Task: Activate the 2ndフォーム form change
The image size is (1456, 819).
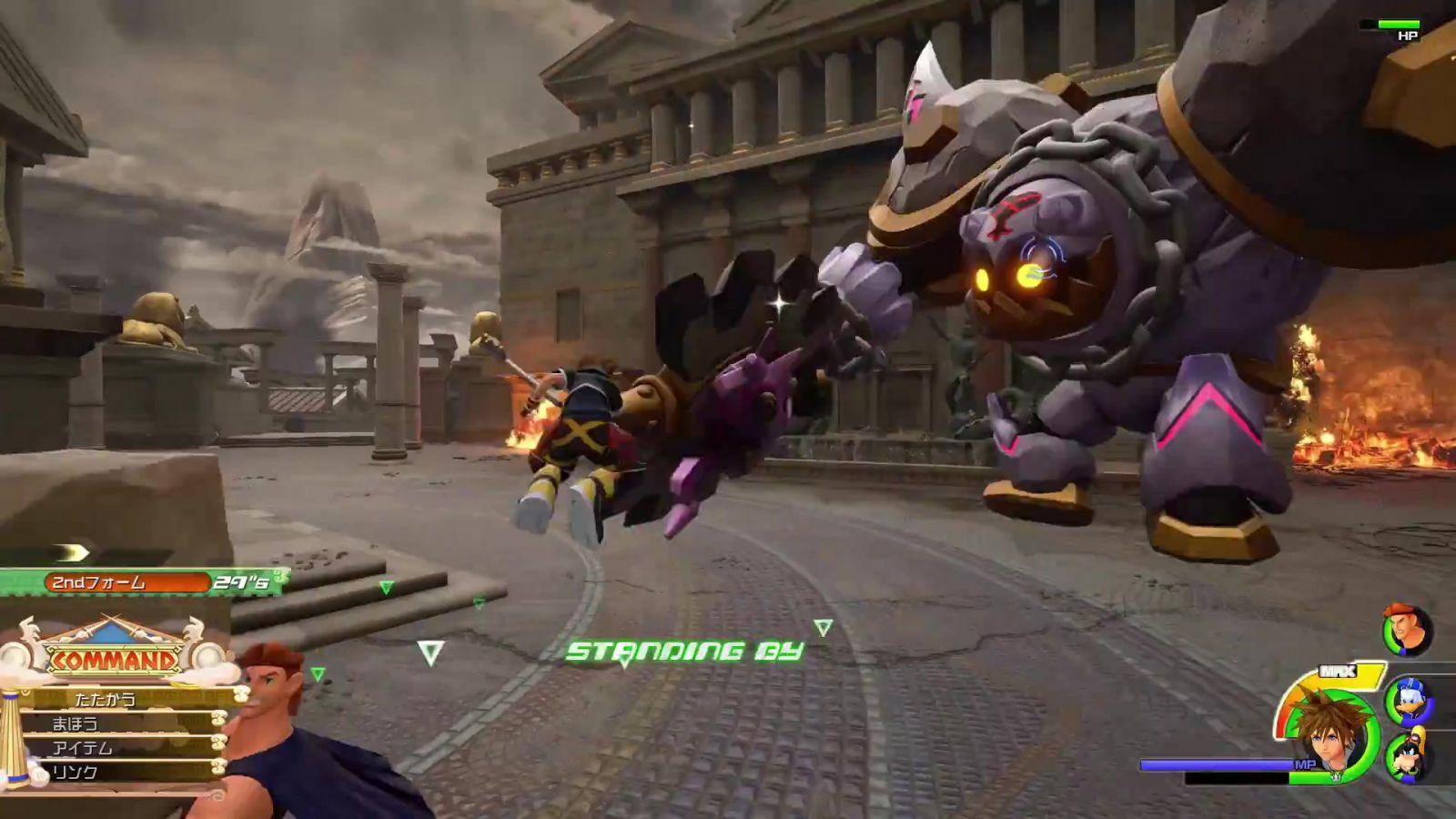Action: pyautogui.click(x=127, y=582)
